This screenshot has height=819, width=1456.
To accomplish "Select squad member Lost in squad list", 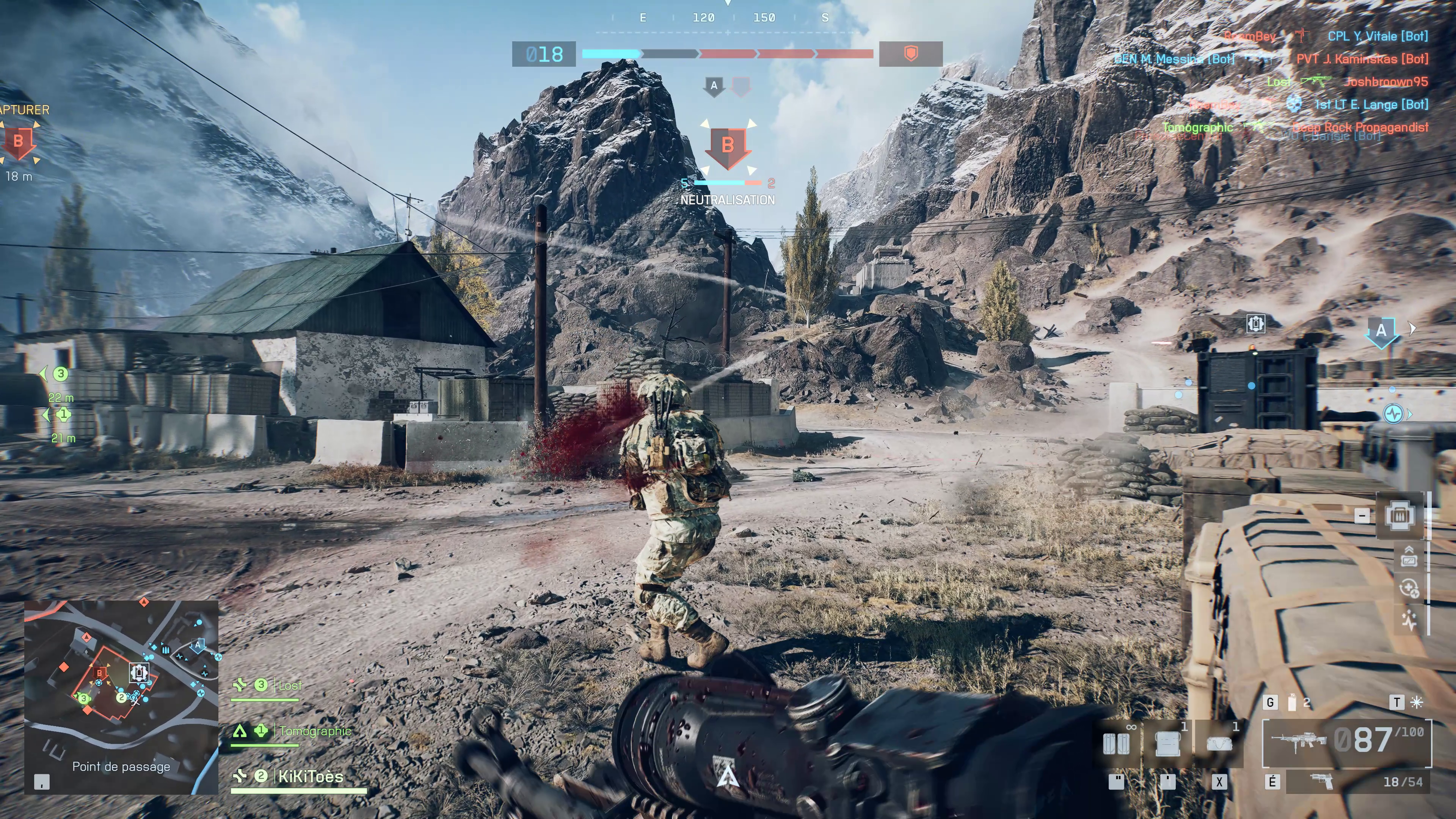I will tap(290, 686).
